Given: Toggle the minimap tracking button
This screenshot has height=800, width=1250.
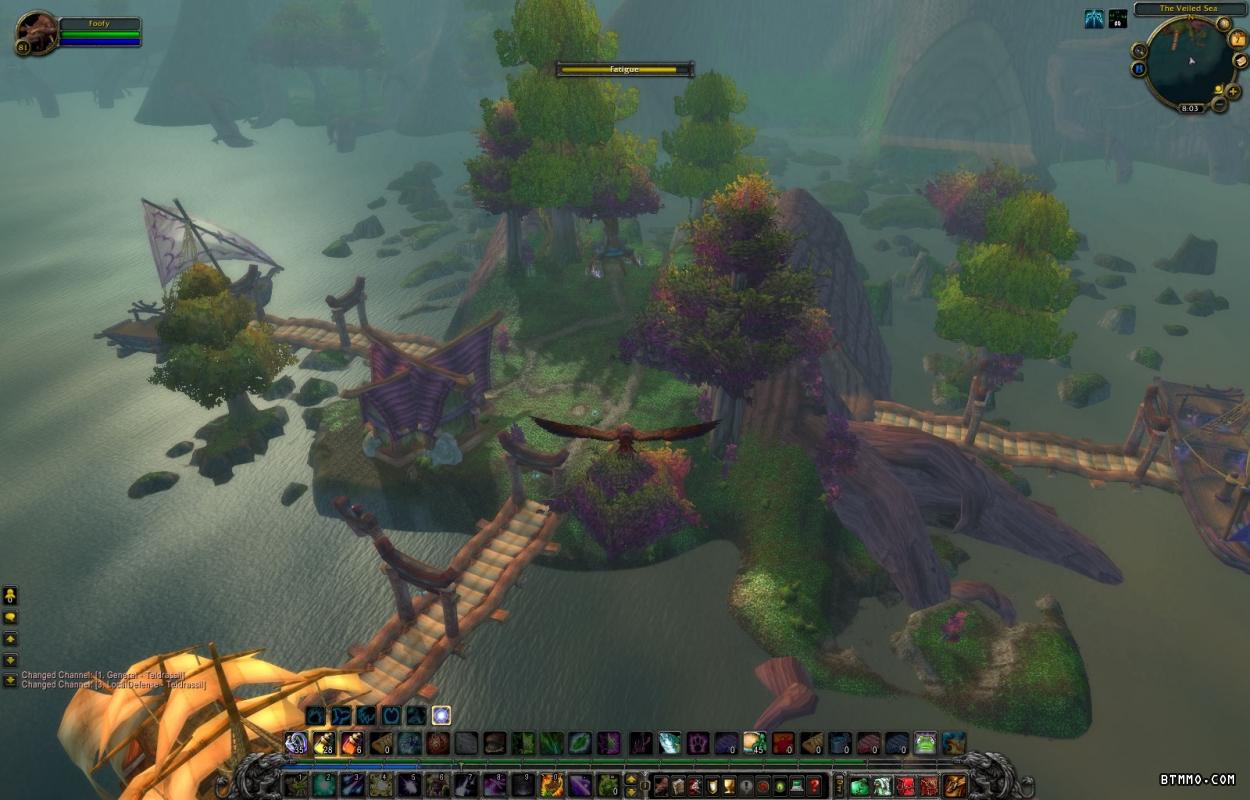Looking at the screenshot, I should click(x=1139, y=50).
